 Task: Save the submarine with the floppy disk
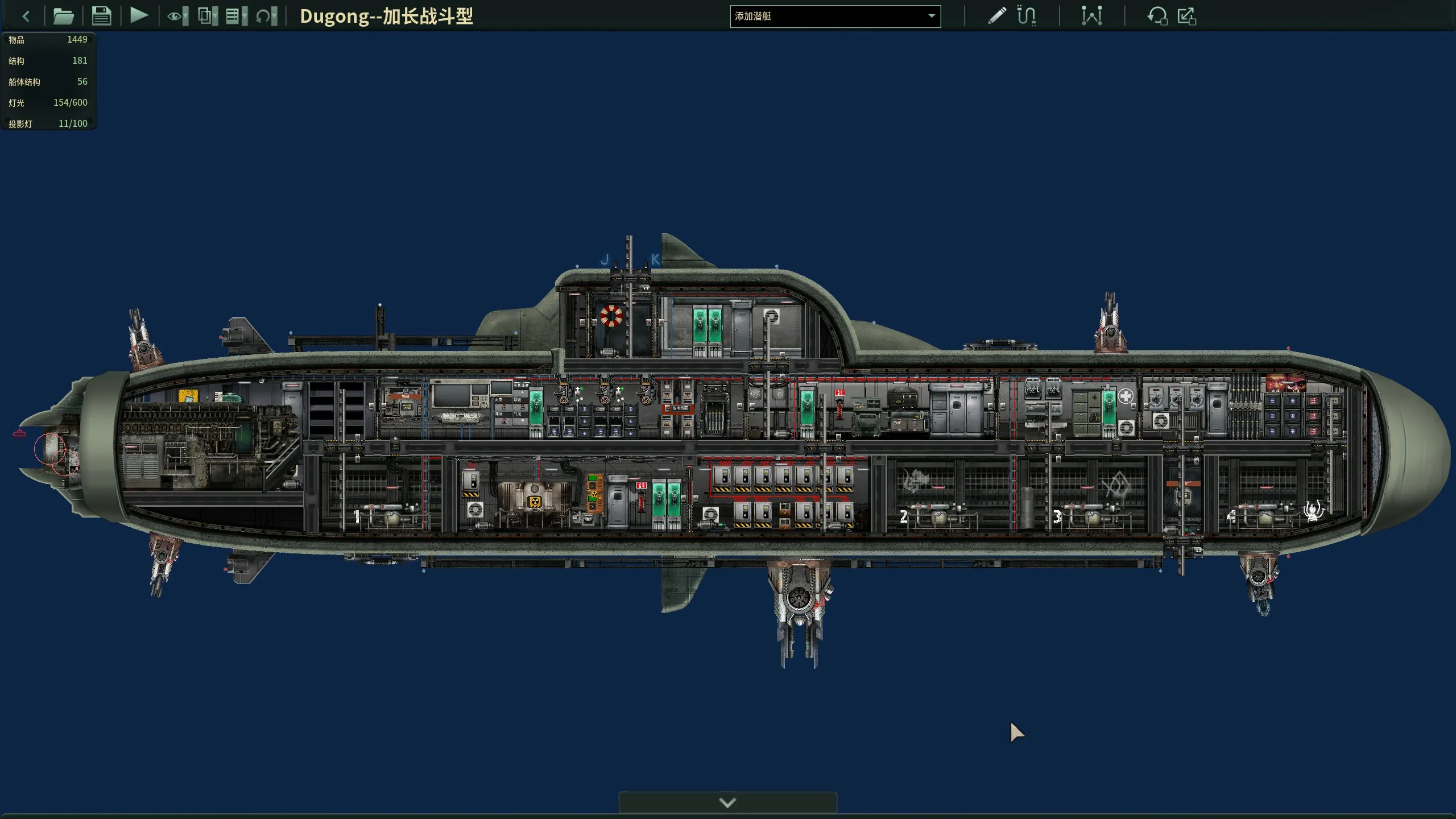[x=101, y=16]
